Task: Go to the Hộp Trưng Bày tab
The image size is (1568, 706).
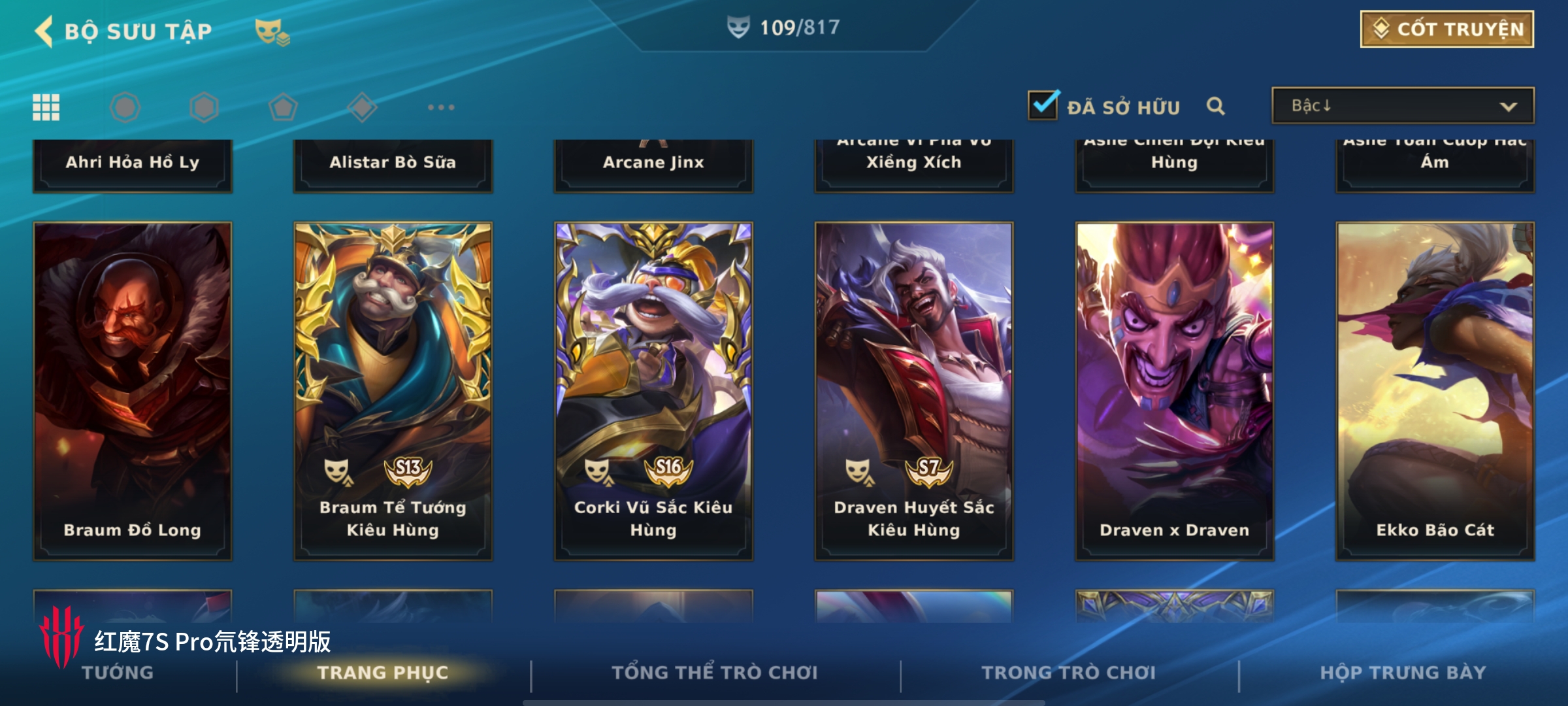Action: tap(1403, 673)
